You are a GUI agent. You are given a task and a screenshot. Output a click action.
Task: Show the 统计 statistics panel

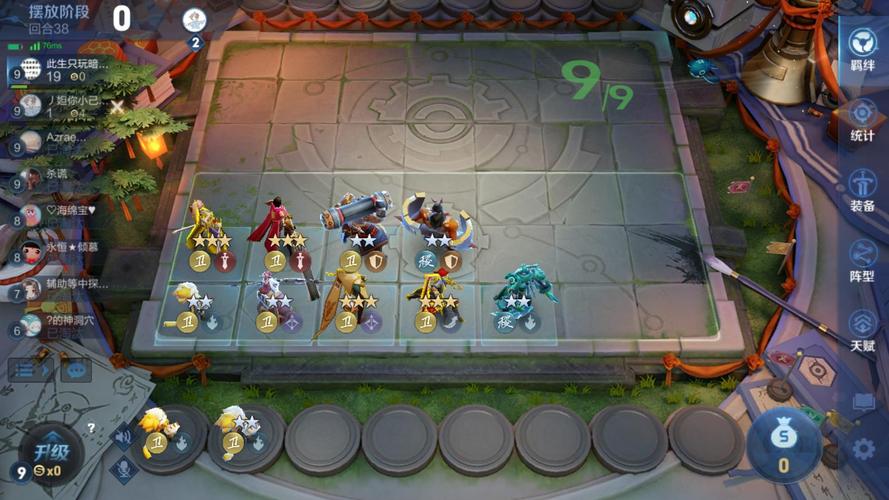(x=862, y=120)
